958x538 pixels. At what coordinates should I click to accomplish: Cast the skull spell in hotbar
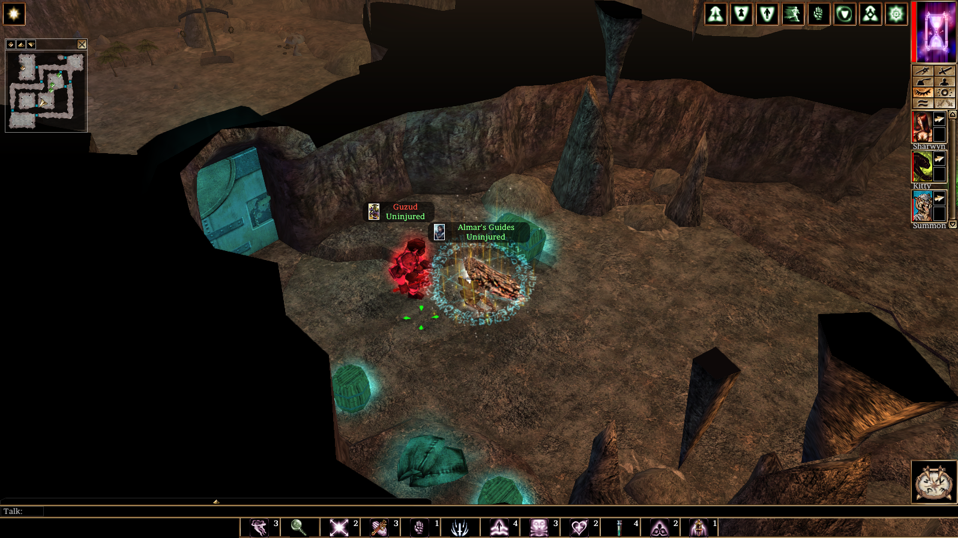[539, 527]
